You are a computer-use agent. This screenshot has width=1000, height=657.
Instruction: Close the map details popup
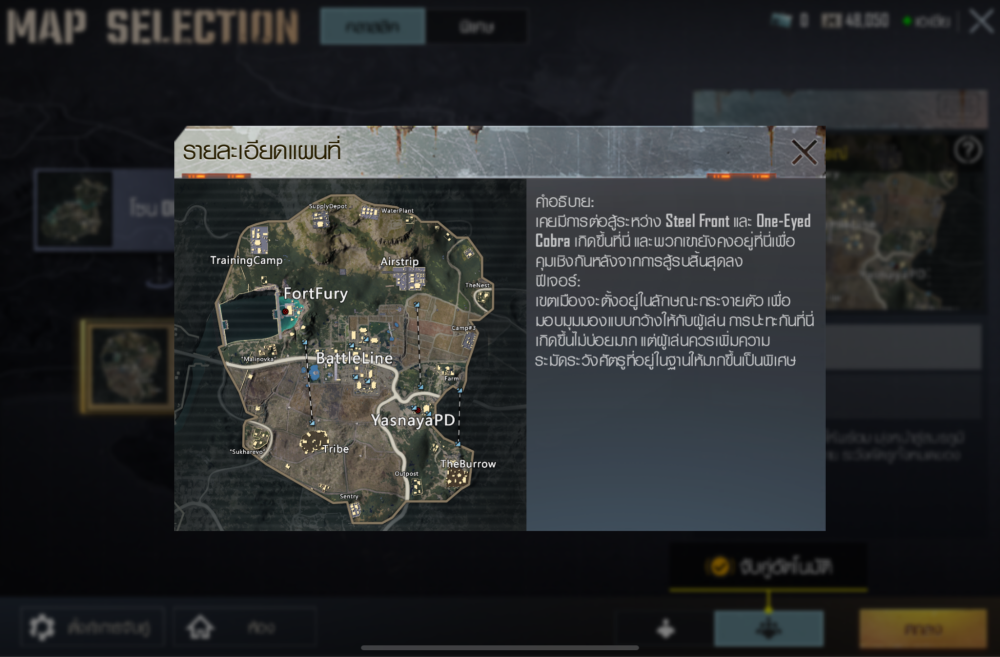(x=804, y=152)
